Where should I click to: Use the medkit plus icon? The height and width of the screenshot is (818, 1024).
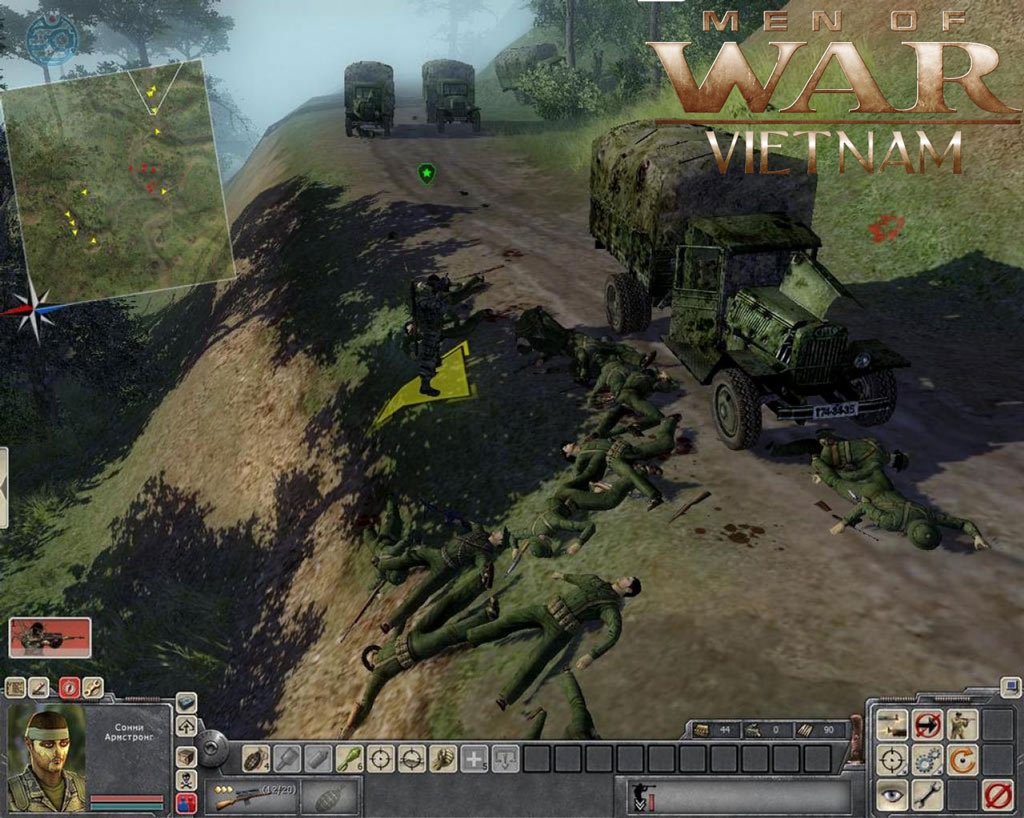click(474, 759)
